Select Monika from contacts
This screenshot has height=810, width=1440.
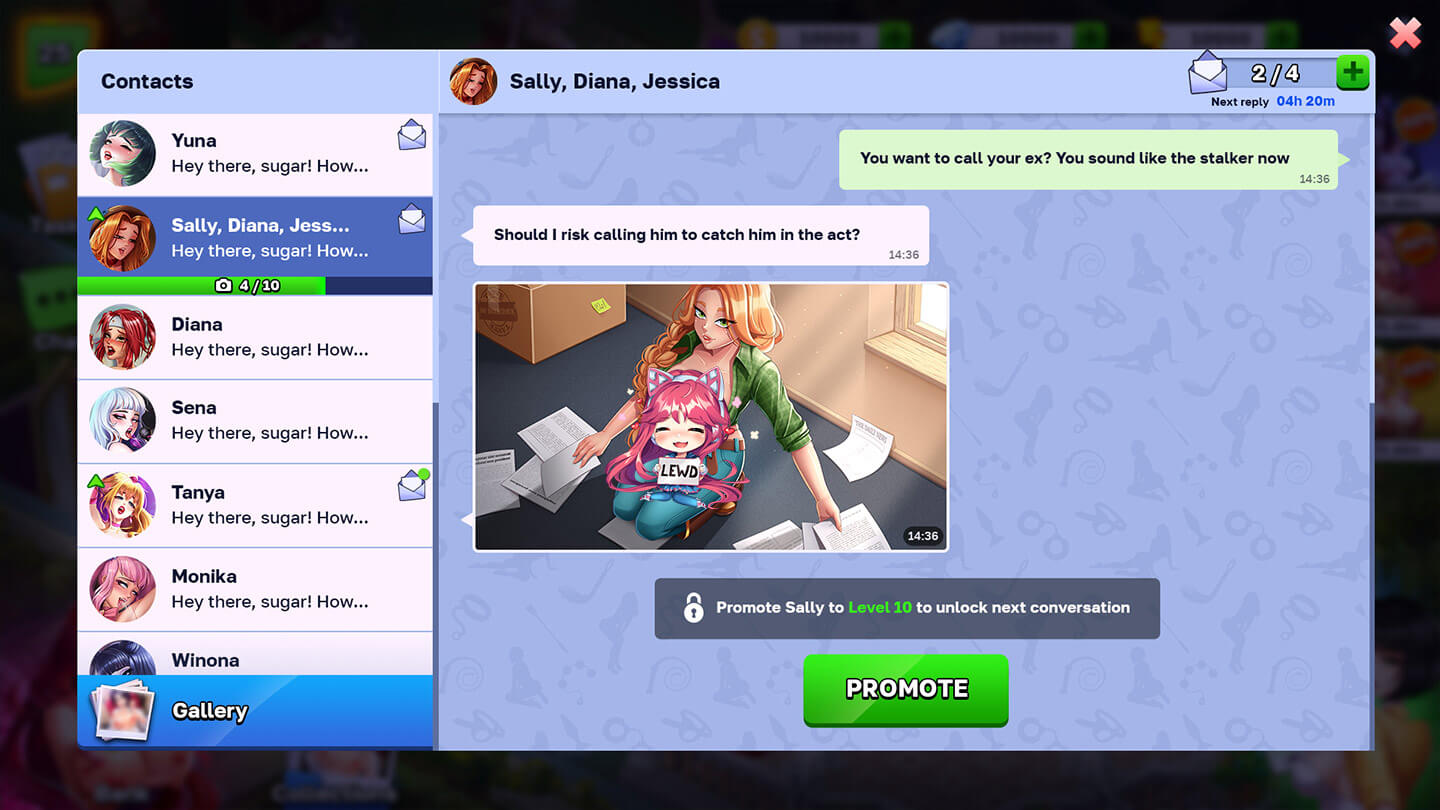255,589
